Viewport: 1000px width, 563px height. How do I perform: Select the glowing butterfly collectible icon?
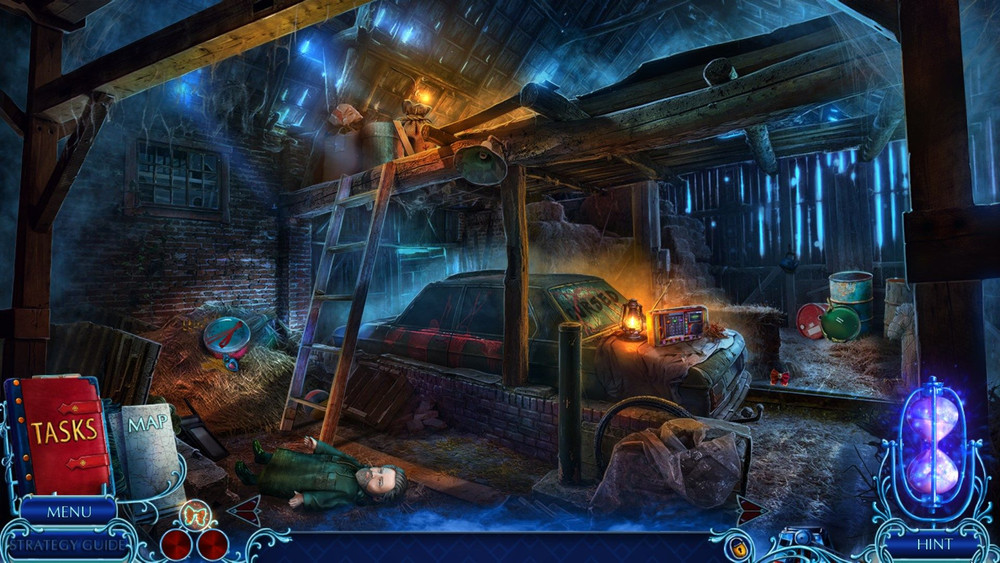click(x=194, y=515)
